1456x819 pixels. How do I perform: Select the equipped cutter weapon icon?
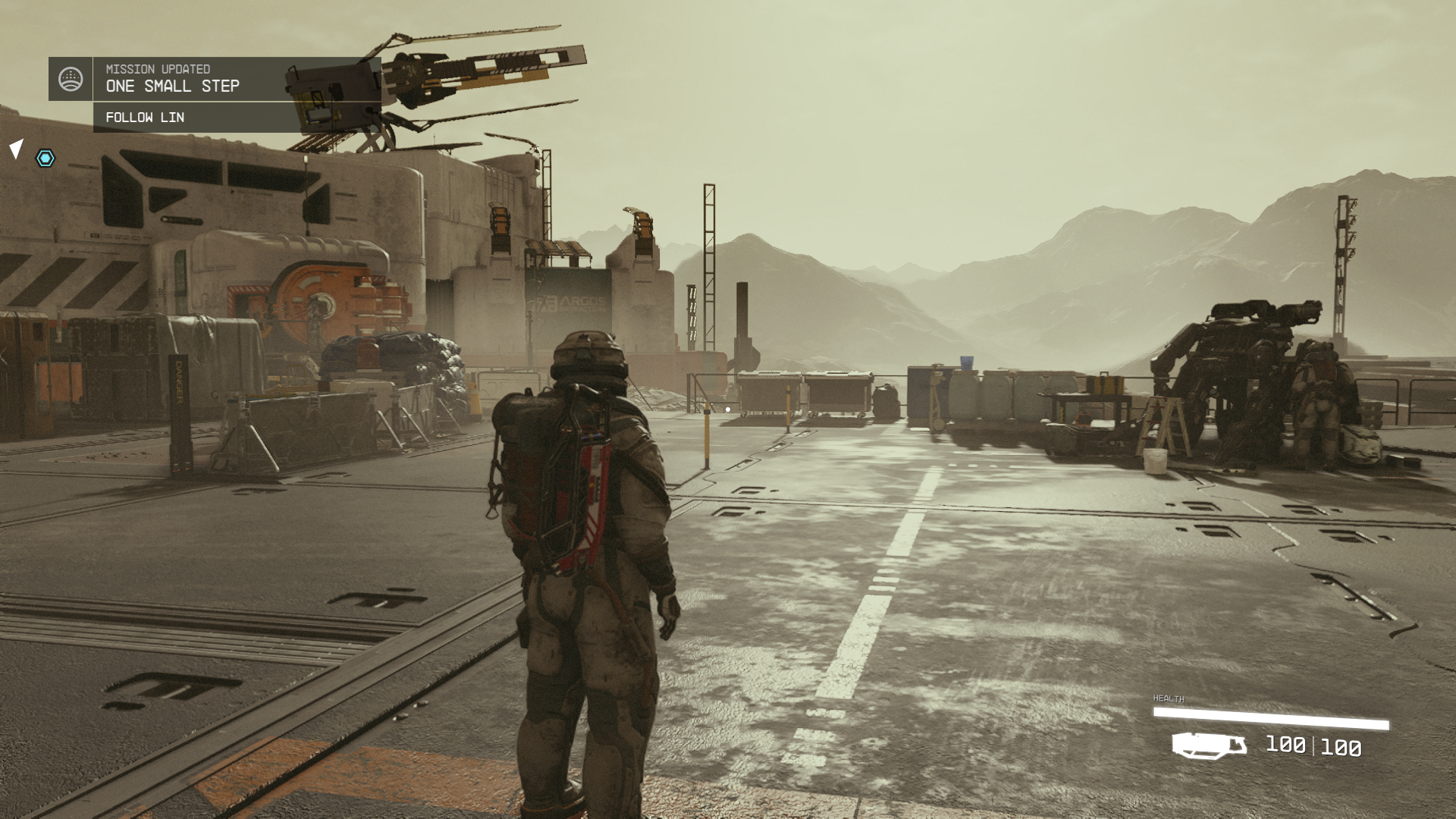(1209, 745)
